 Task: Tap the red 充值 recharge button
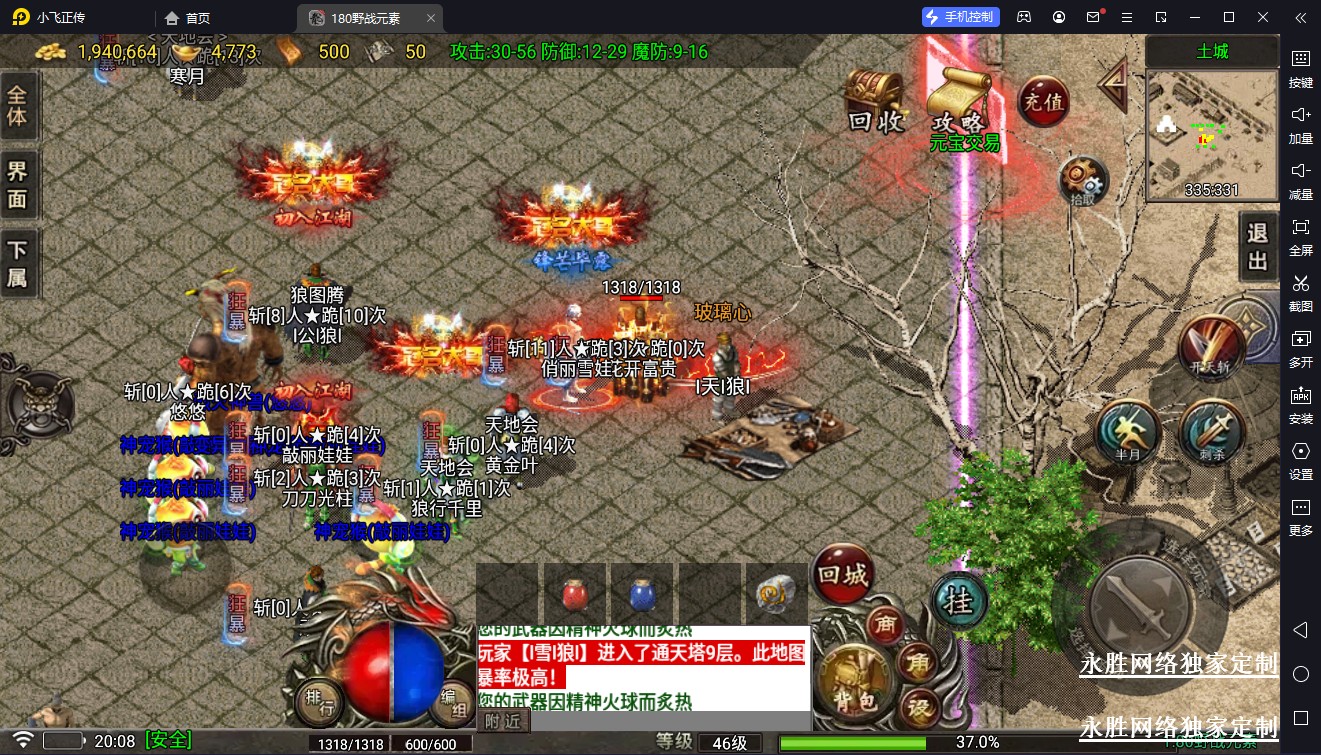tap(1043, 101)
